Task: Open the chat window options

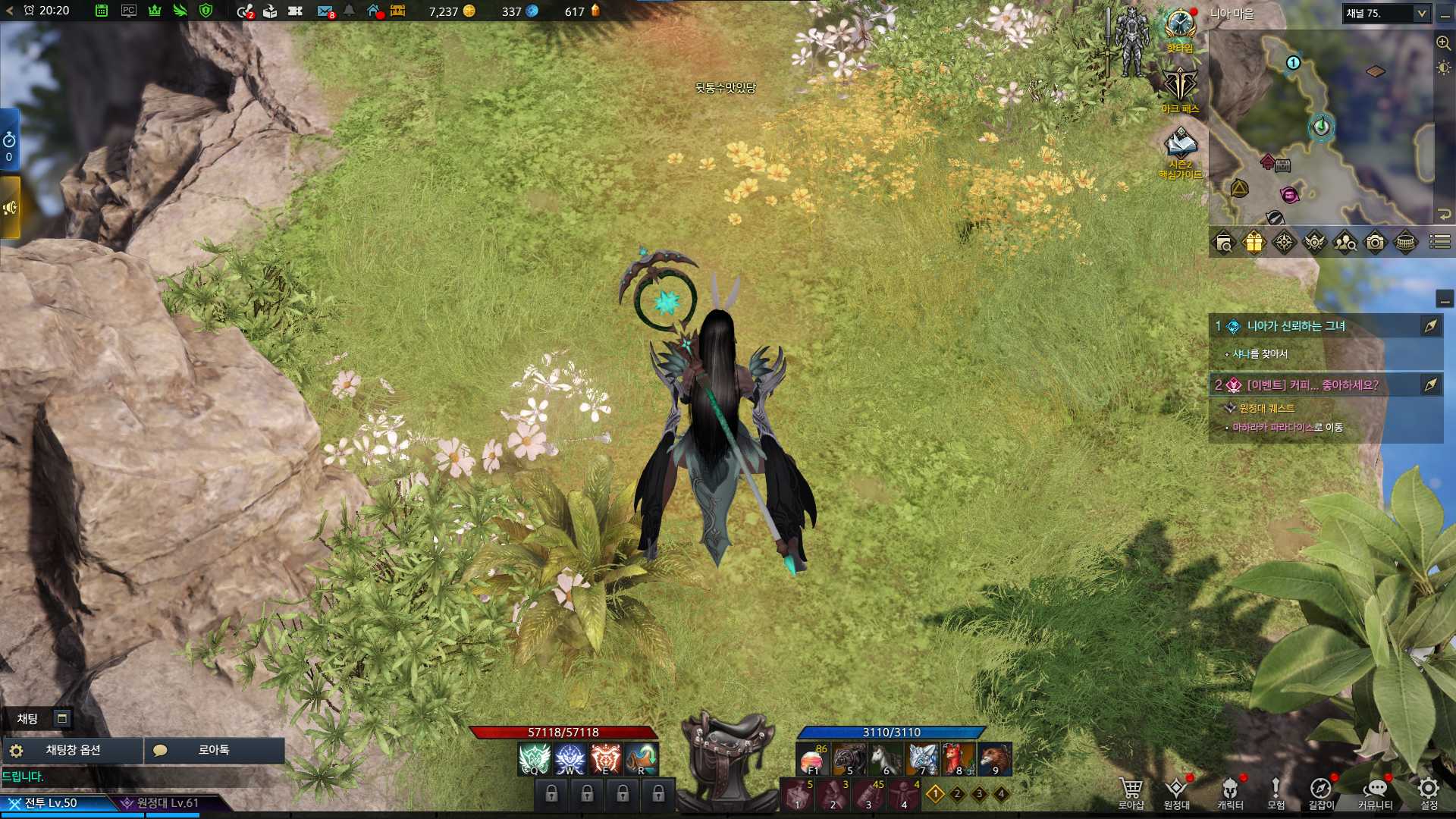Action: [x=73, y=750]
